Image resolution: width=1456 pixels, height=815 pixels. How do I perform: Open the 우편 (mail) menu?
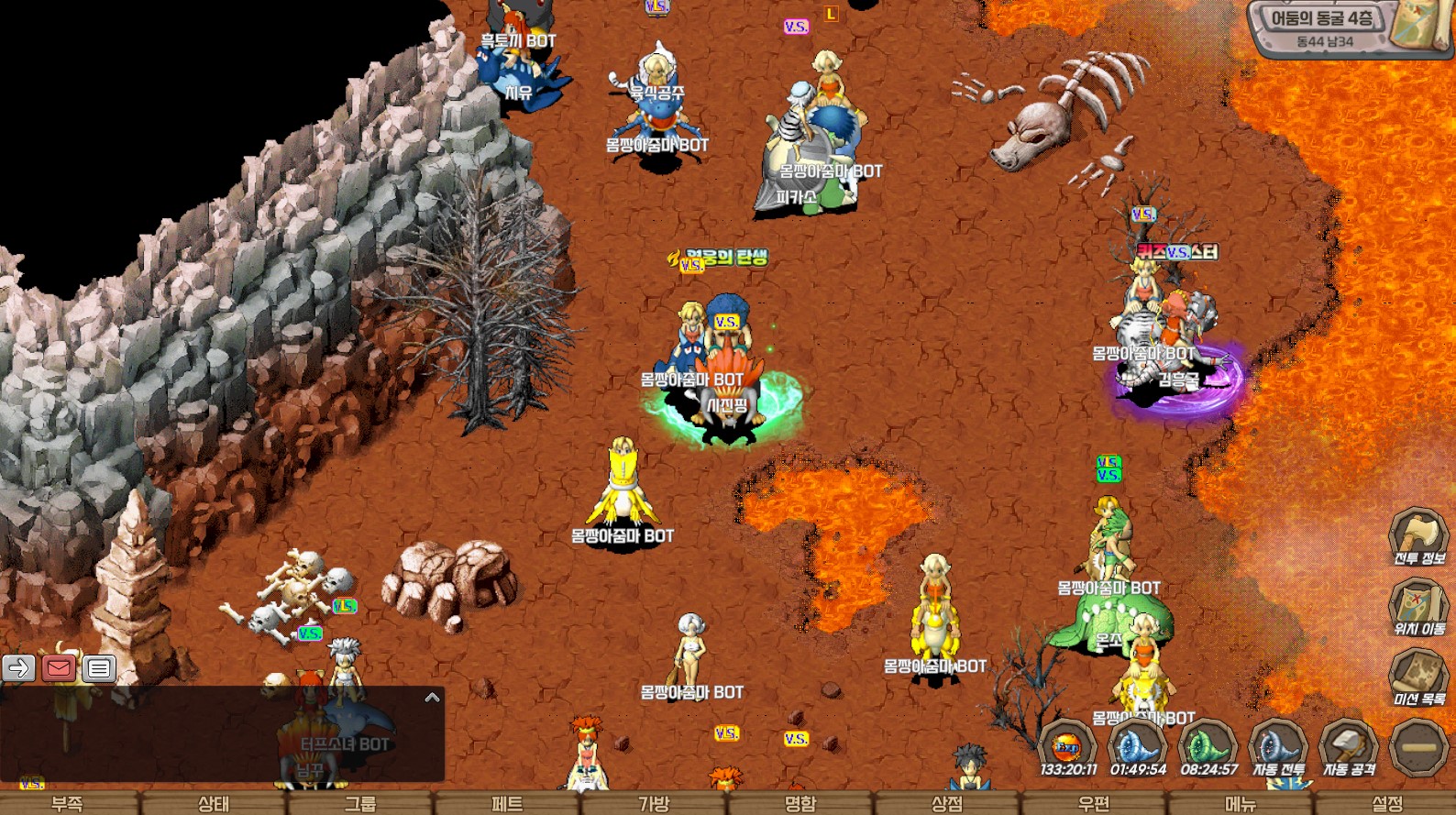(x=1094, y=803)
